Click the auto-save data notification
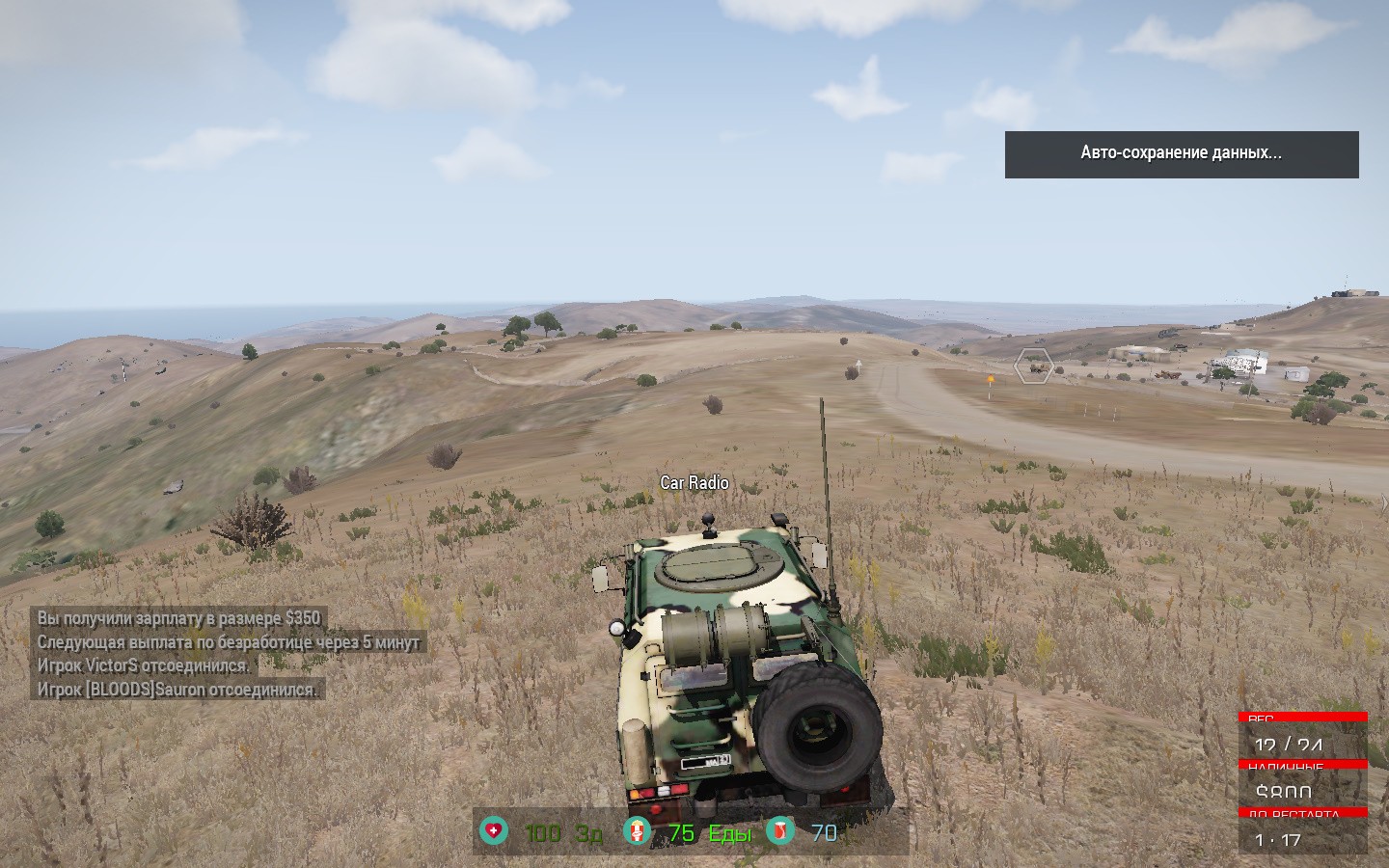This screenshot has width=1389, height=868. point(1182,154)
